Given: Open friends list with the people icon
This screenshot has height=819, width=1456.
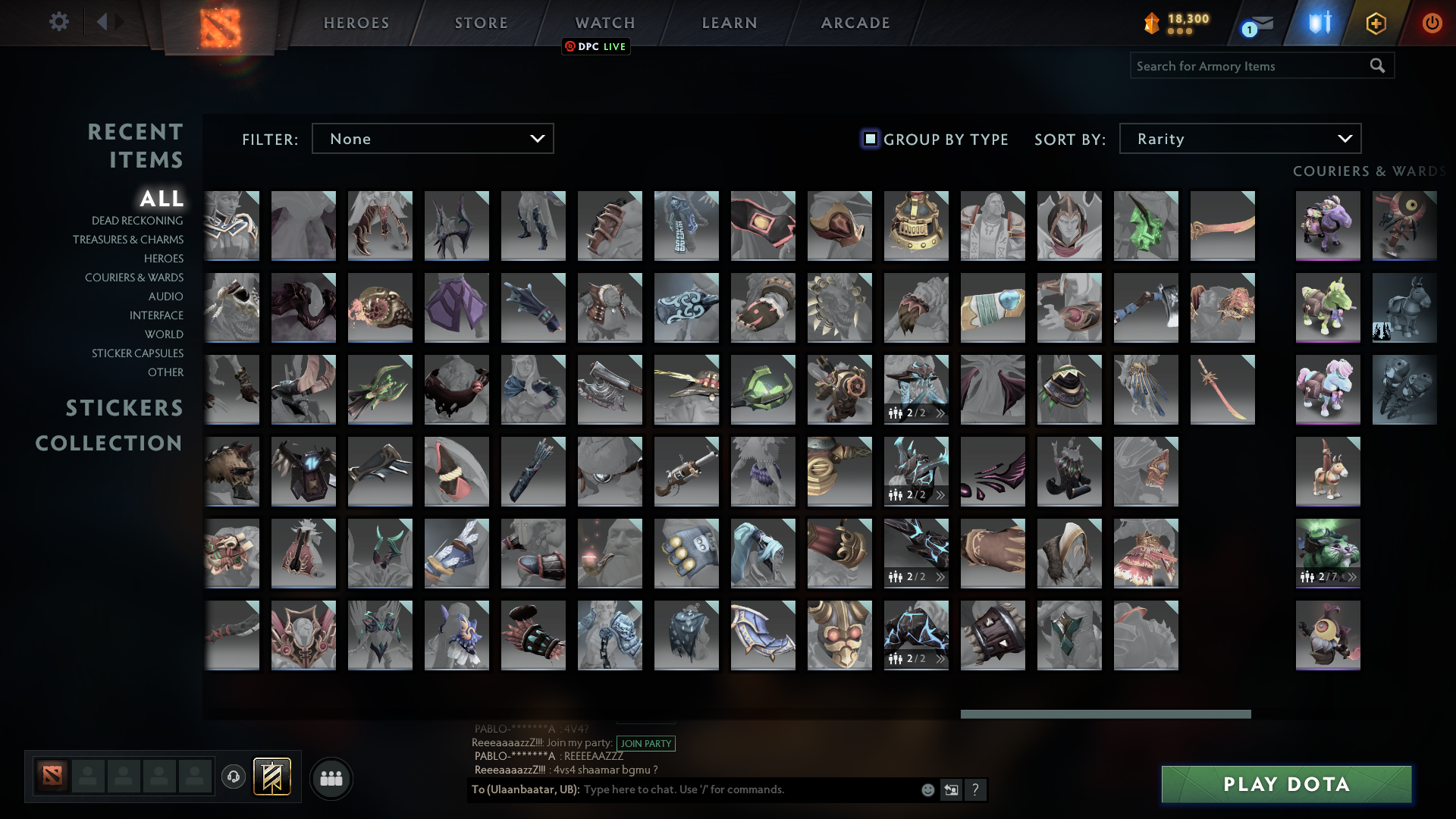Looking at the screenshot, I should pos(331,777).
